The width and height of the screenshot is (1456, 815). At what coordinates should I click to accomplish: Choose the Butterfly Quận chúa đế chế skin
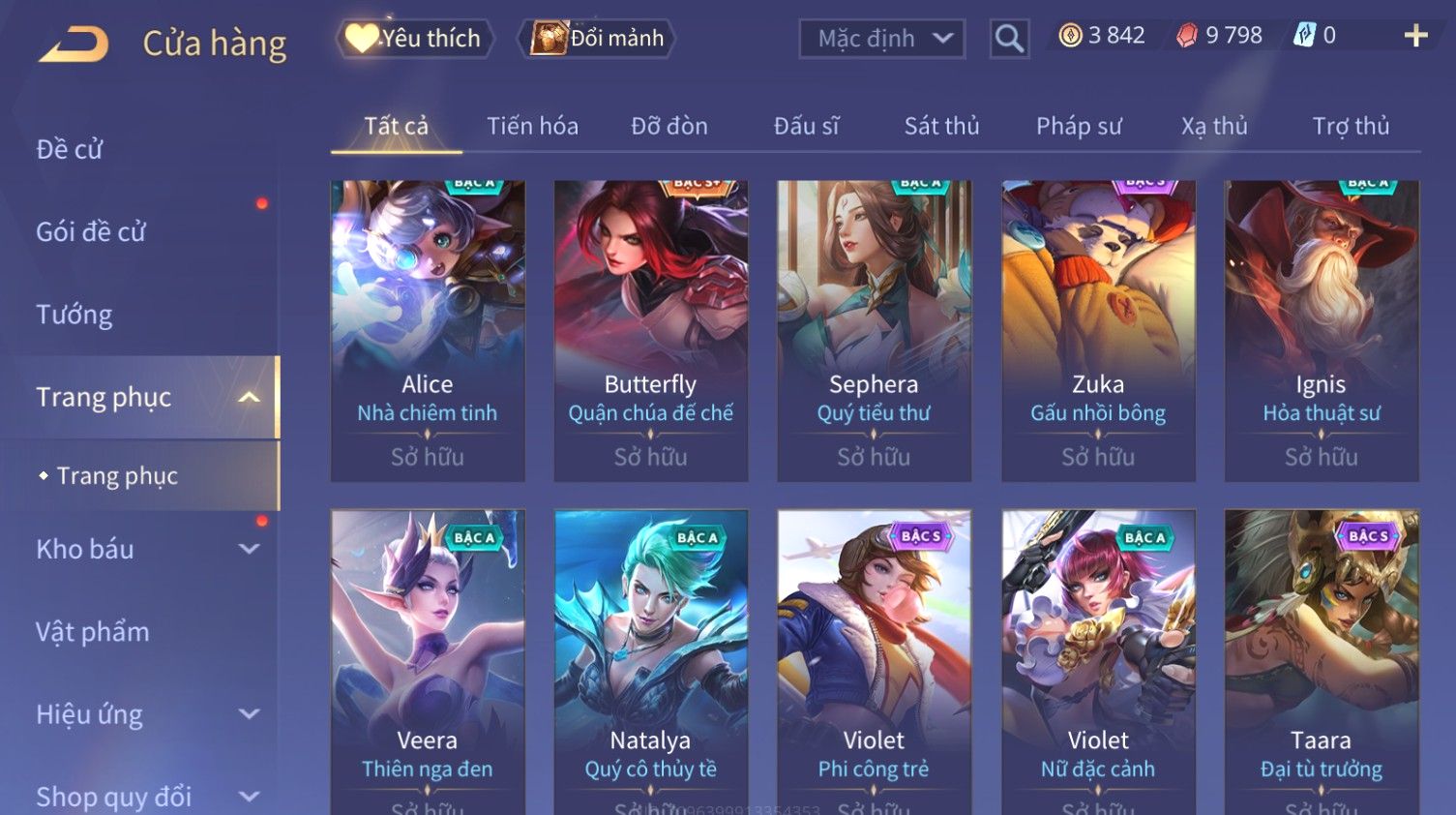point(650,330)
